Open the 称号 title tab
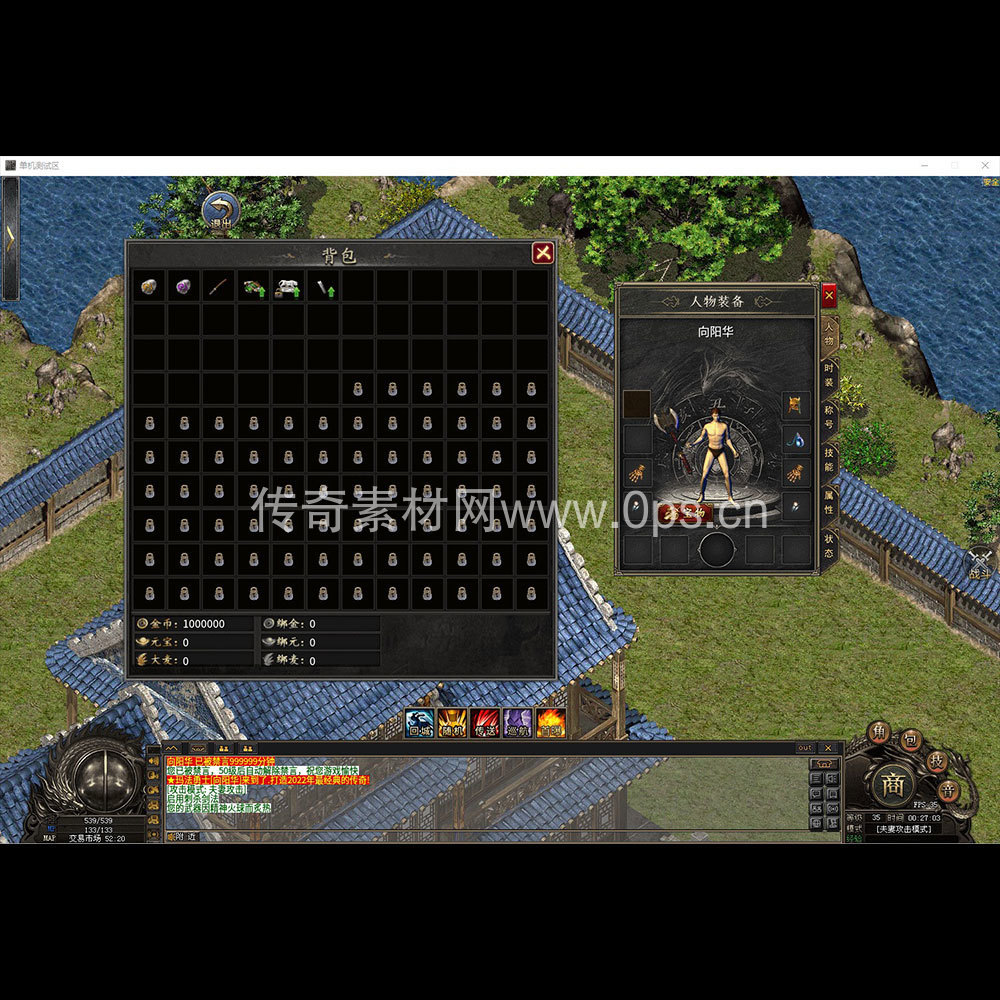This screenshot has height=1000, width=1000. click(829, 418)
